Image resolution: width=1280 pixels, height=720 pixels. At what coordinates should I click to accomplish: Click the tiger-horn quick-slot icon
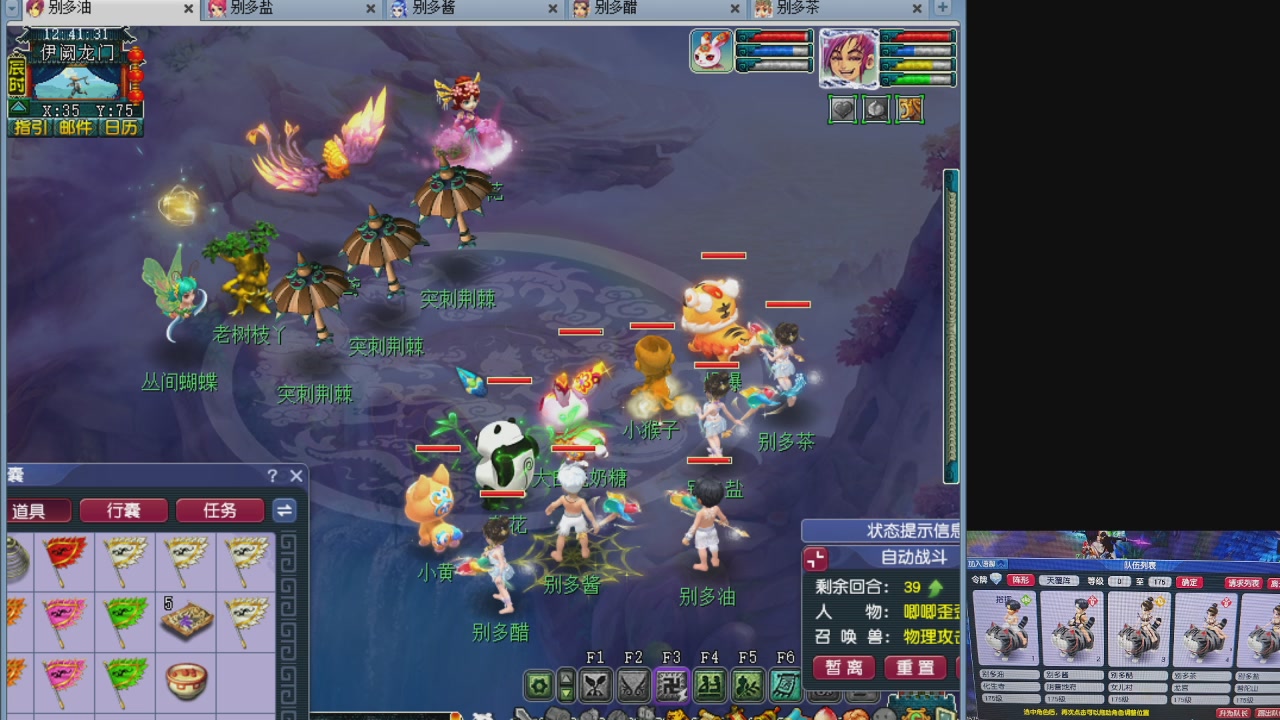click(909, 110)
